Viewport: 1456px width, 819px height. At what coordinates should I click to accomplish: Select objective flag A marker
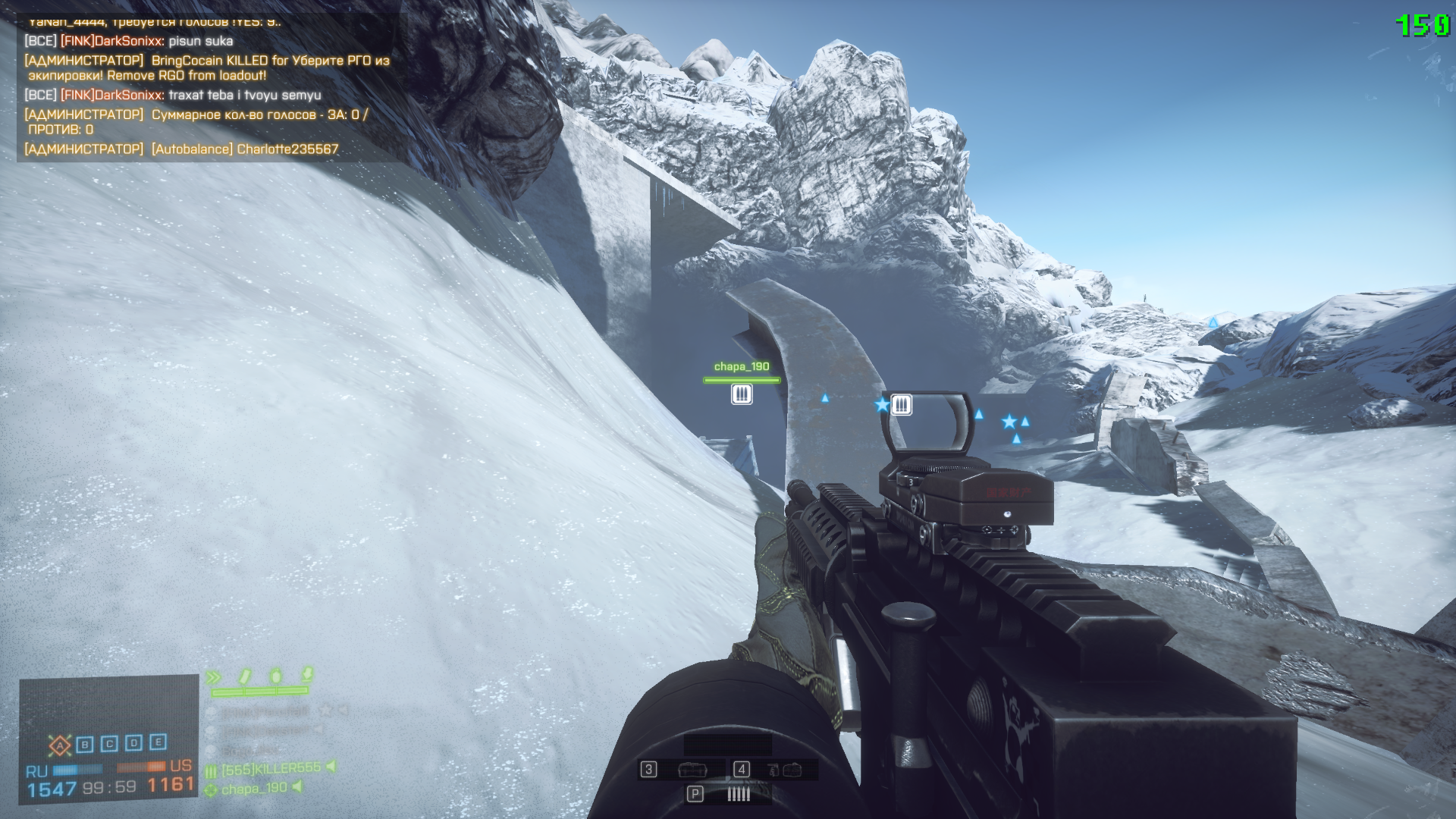(x=60, y=745)
